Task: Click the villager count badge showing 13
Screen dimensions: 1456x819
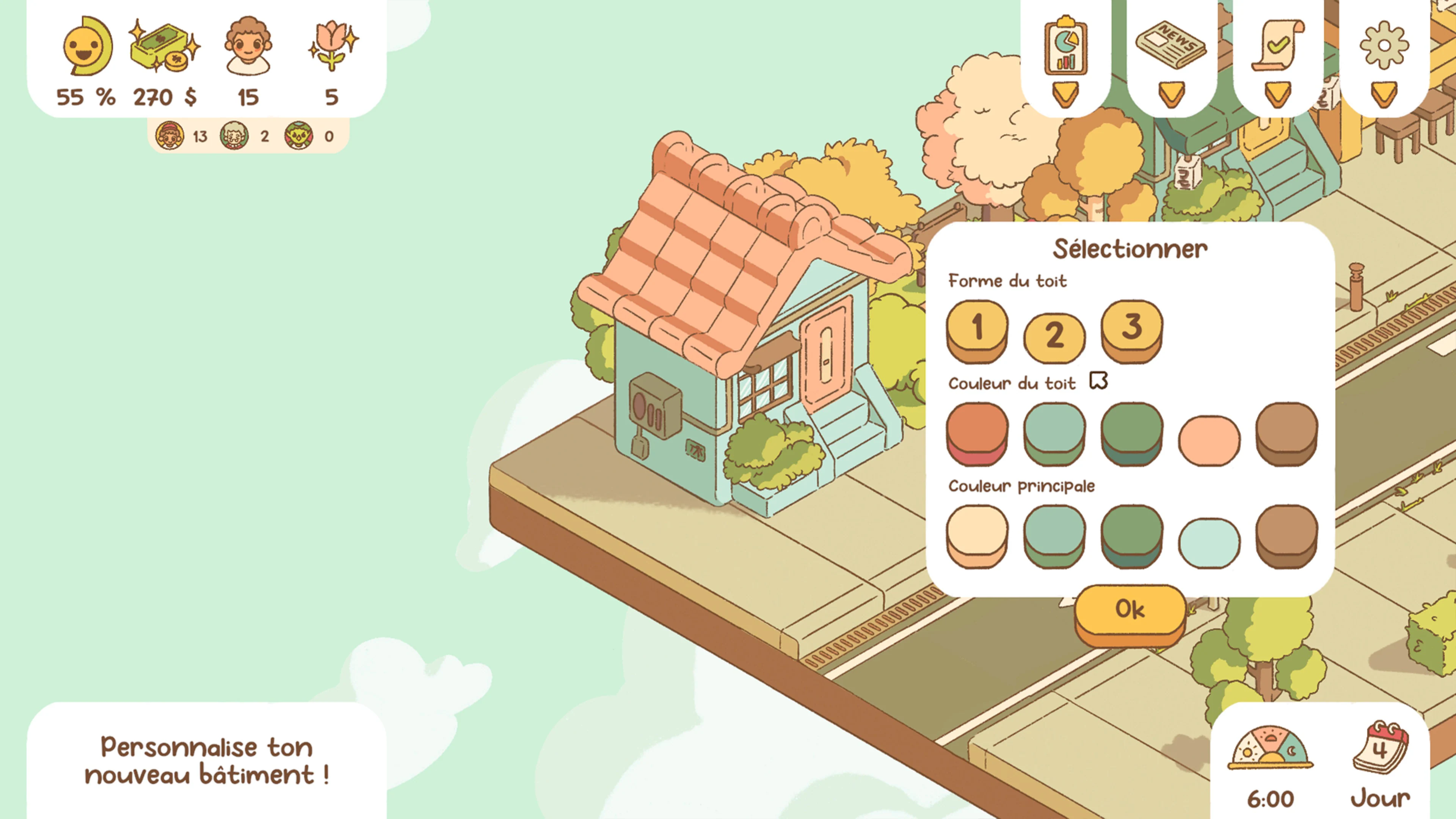Action: [169, 137]
